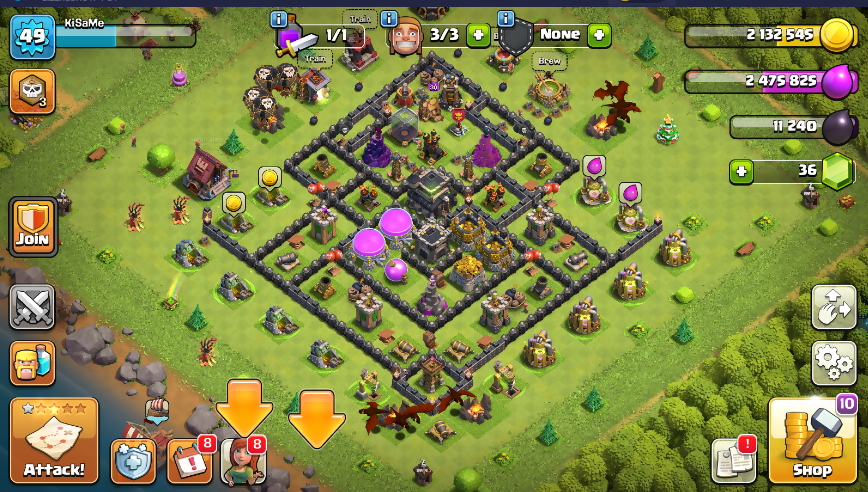The height and width of the screenshot is (492, 868).
Task: Show the 1/1 sword info icon
Action: [x=279, y=19]
